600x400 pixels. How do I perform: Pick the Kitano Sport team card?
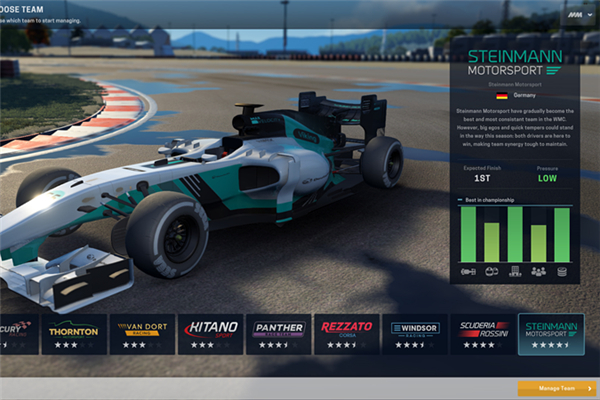click(210, 333)
